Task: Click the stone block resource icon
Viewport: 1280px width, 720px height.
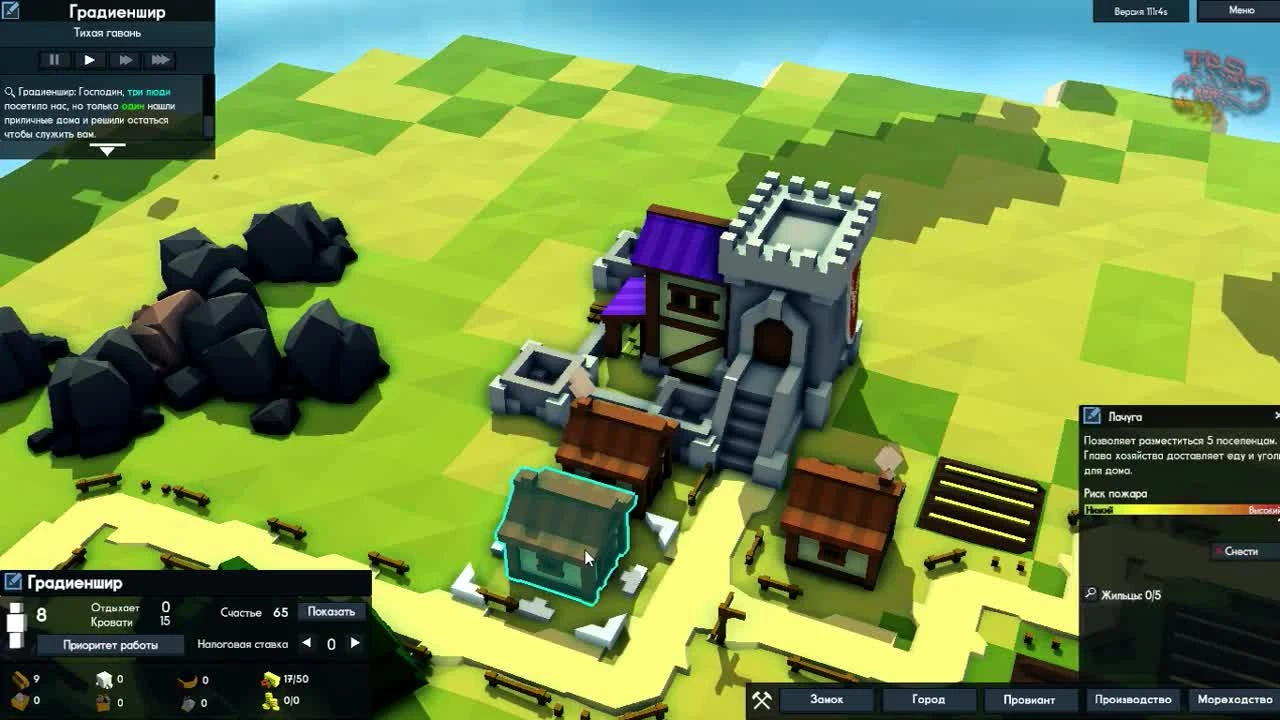Action: (105, 678)
